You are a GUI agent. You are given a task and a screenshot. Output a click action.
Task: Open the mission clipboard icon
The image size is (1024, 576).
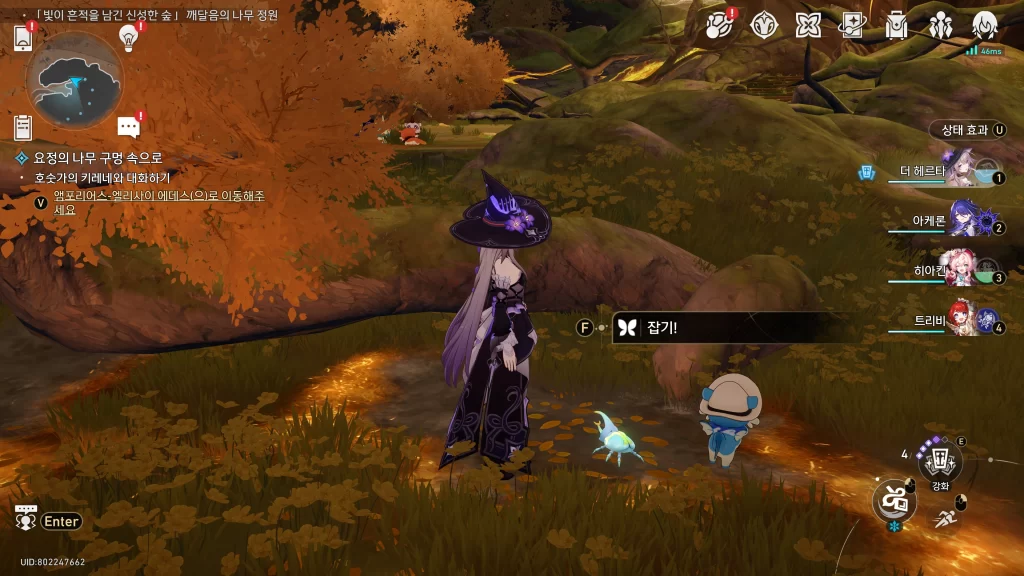click(x=23, y=127)
